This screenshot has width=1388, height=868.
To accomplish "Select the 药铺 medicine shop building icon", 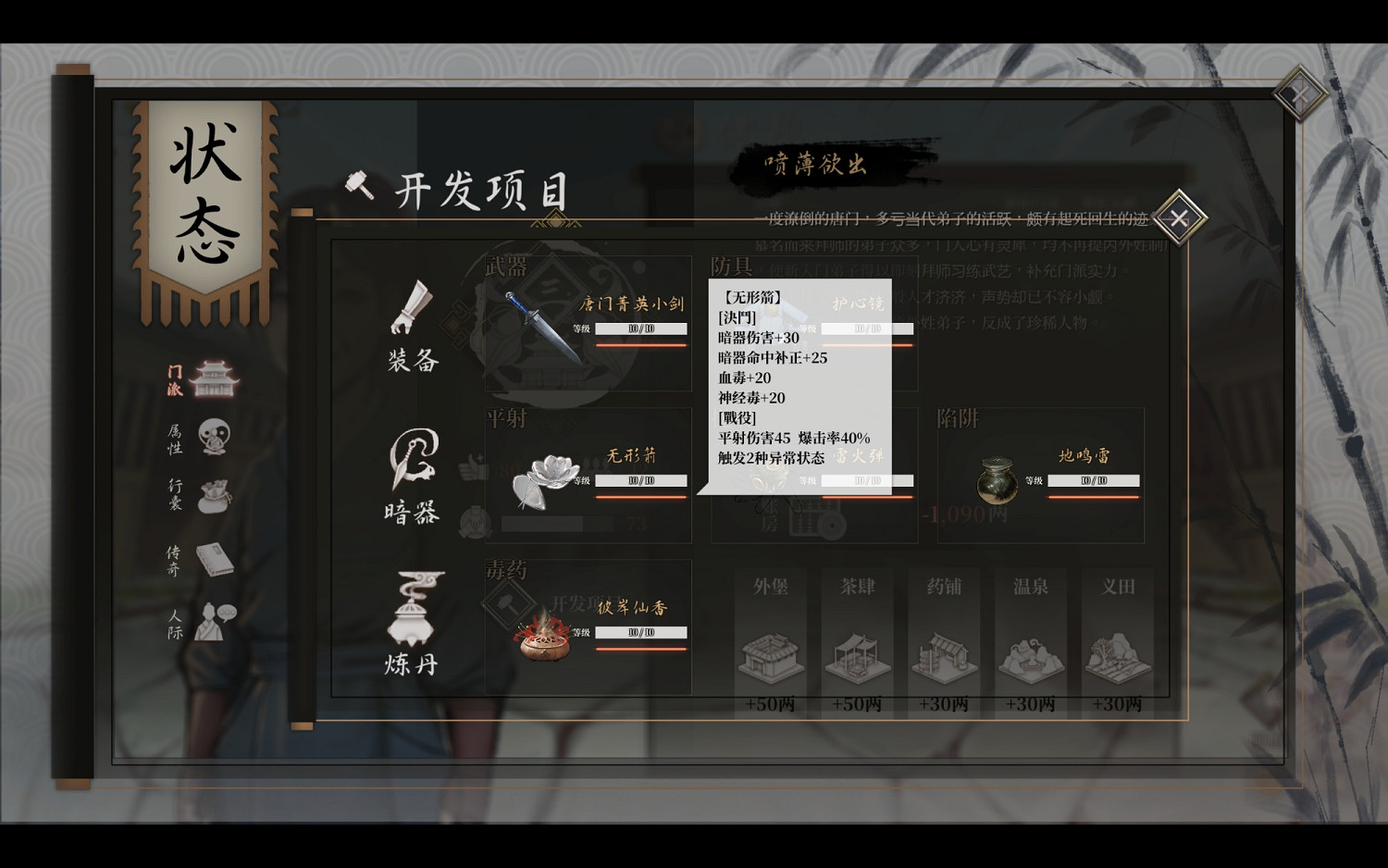I will 943,655.
